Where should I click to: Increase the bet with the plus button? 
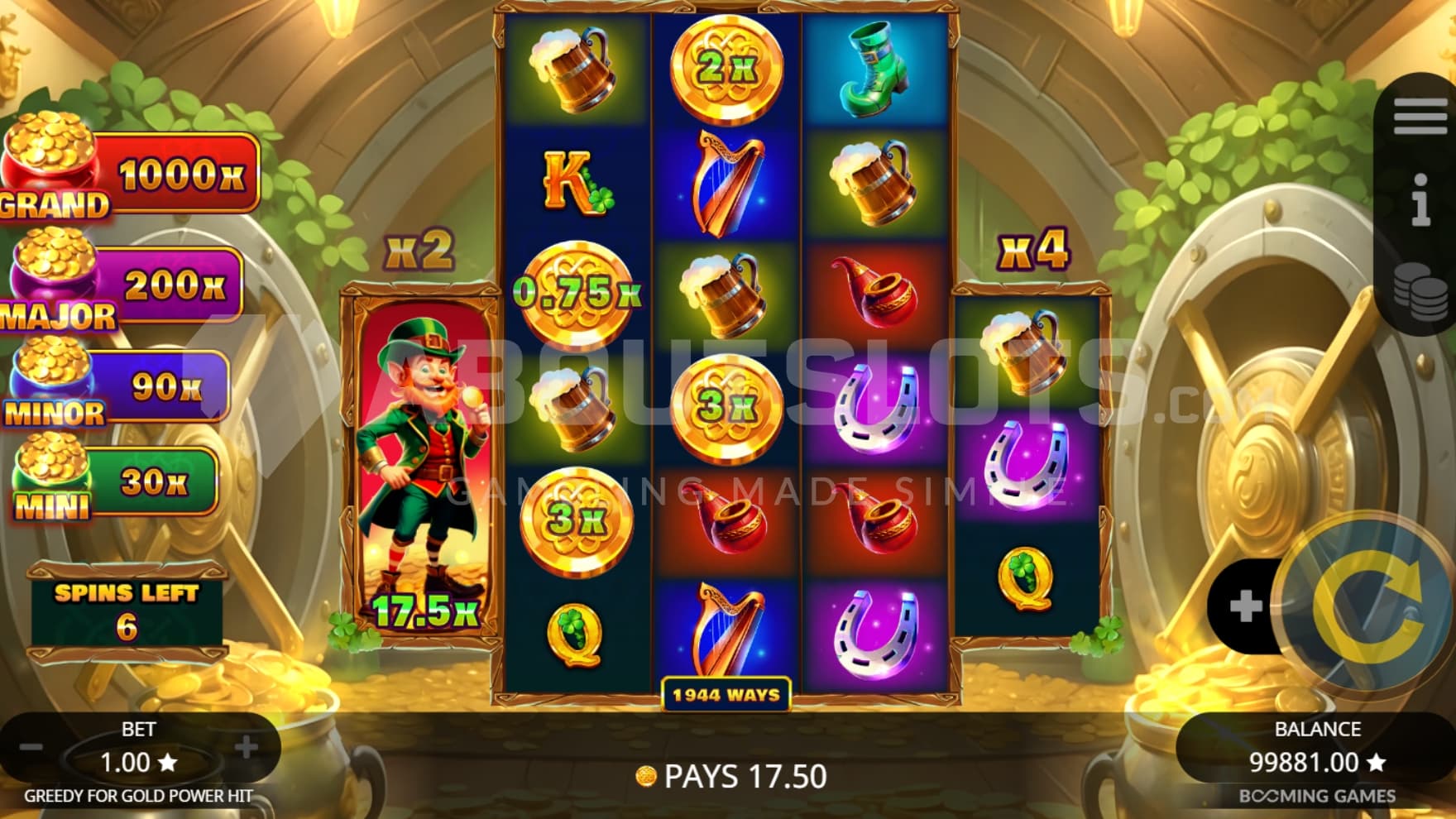pos(246,749)
